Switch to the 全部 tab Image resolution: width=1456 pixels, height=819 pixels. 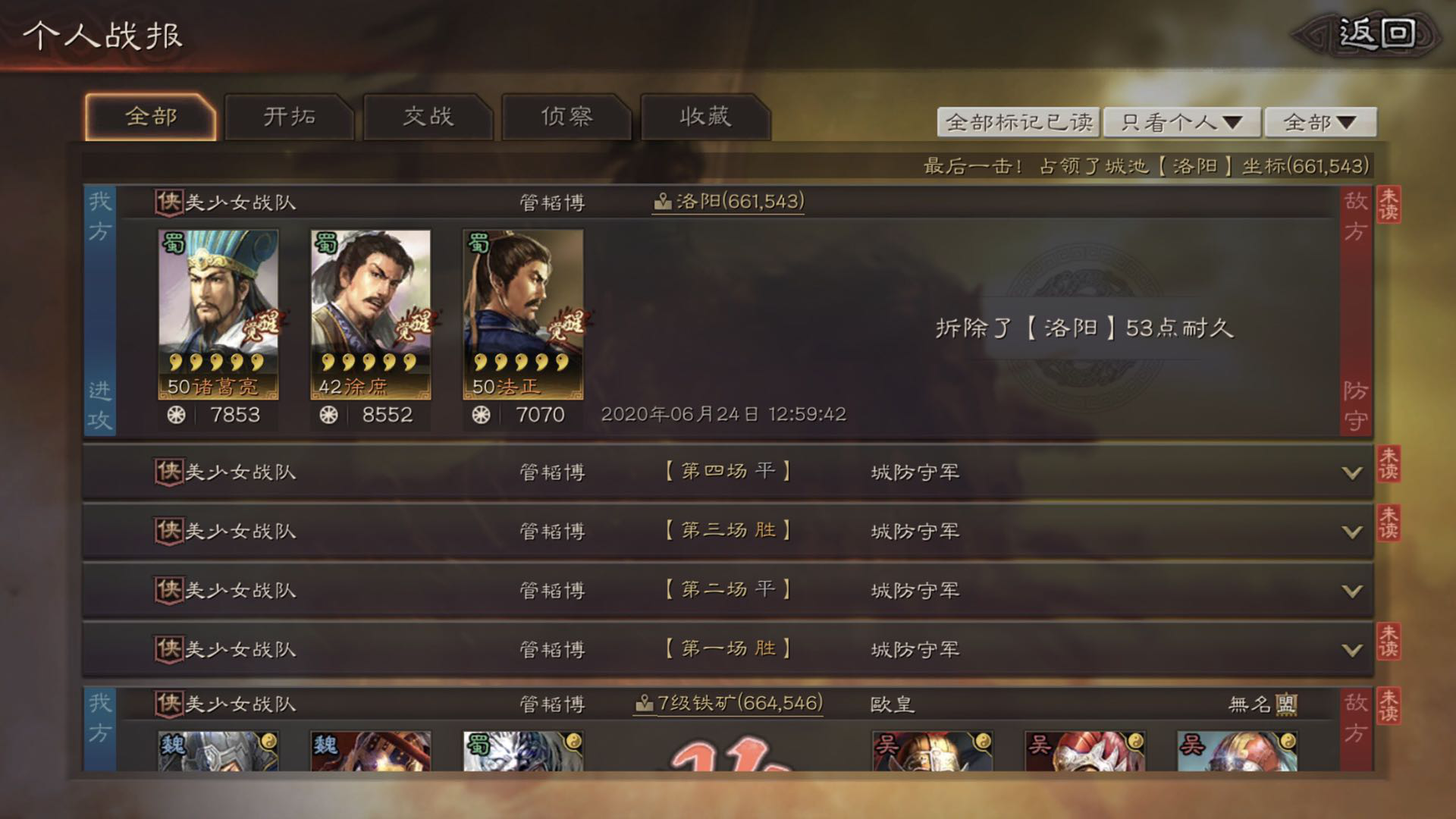pos(151,117)
